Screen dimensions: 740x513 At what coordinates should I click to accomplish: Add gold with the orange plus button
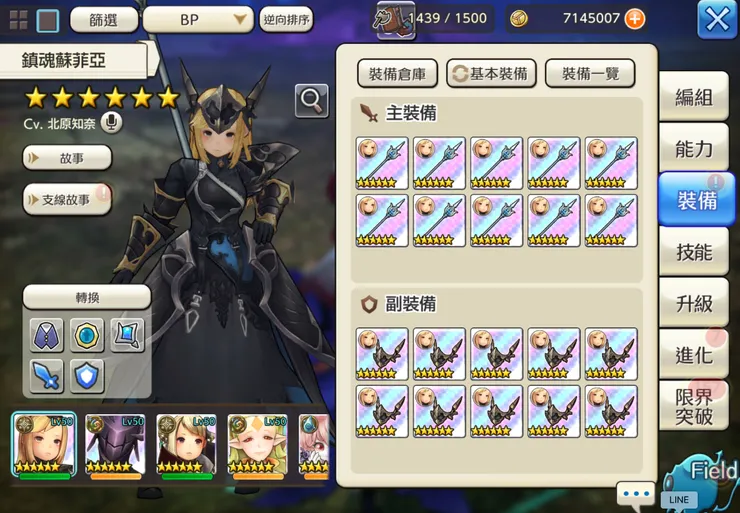634,19
